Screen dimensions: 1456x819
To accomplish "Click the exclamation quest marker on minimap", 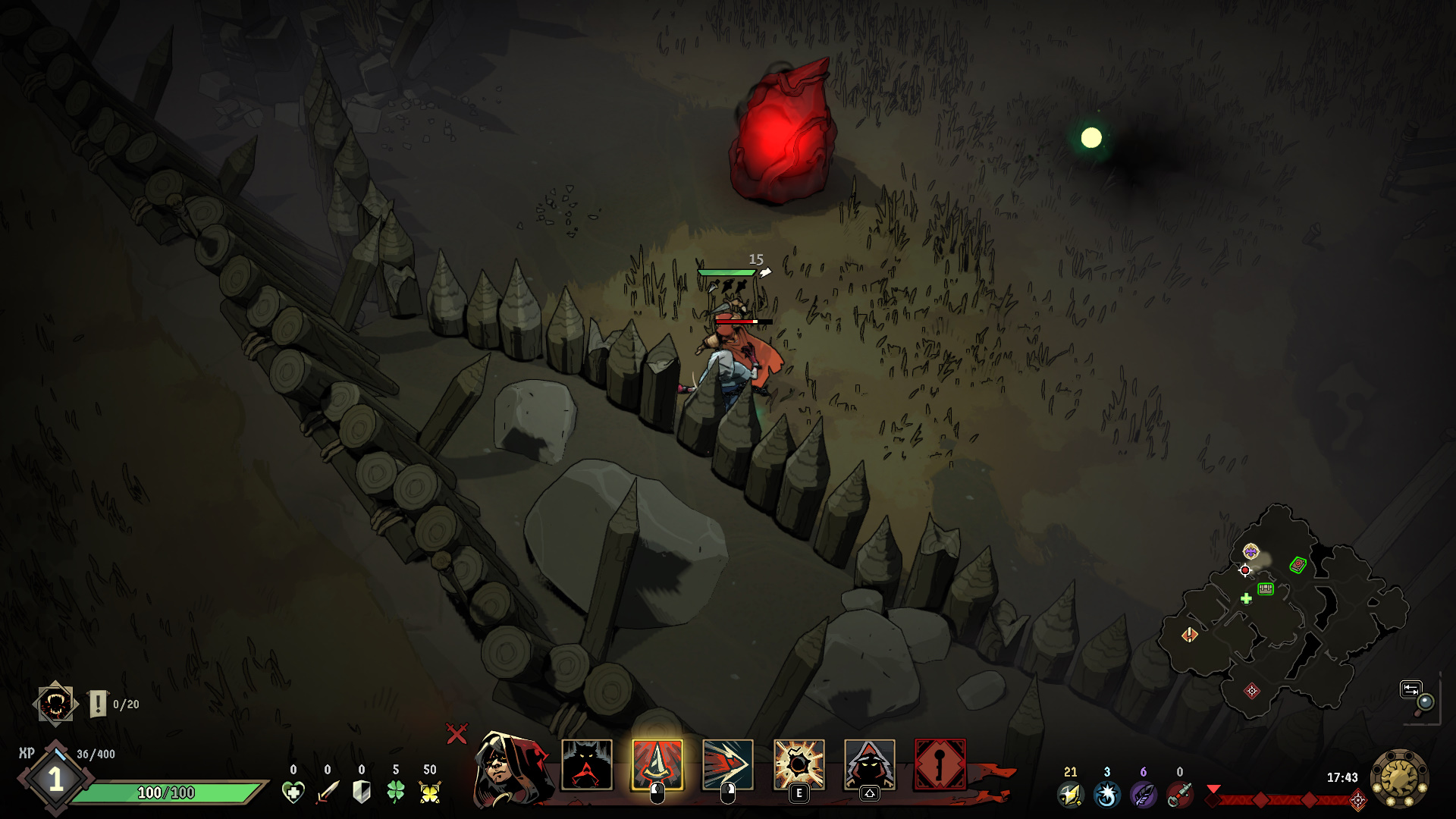I will point(1189,635).
